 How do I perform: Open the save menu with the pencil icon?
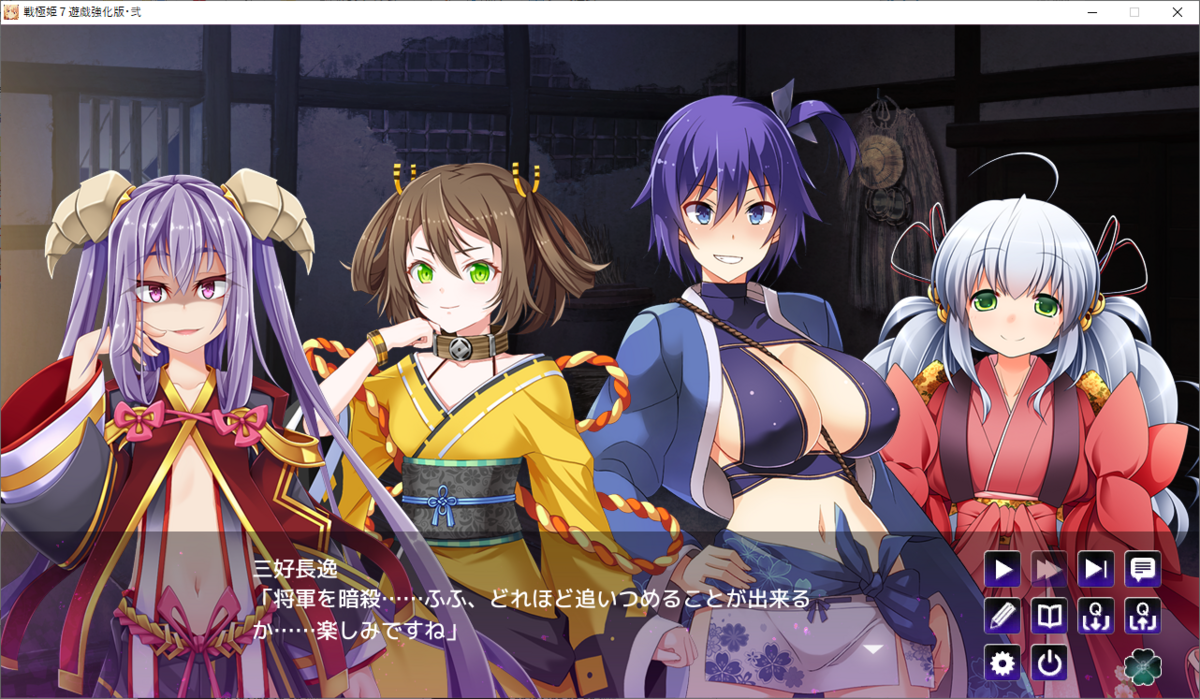[1002, 616]
